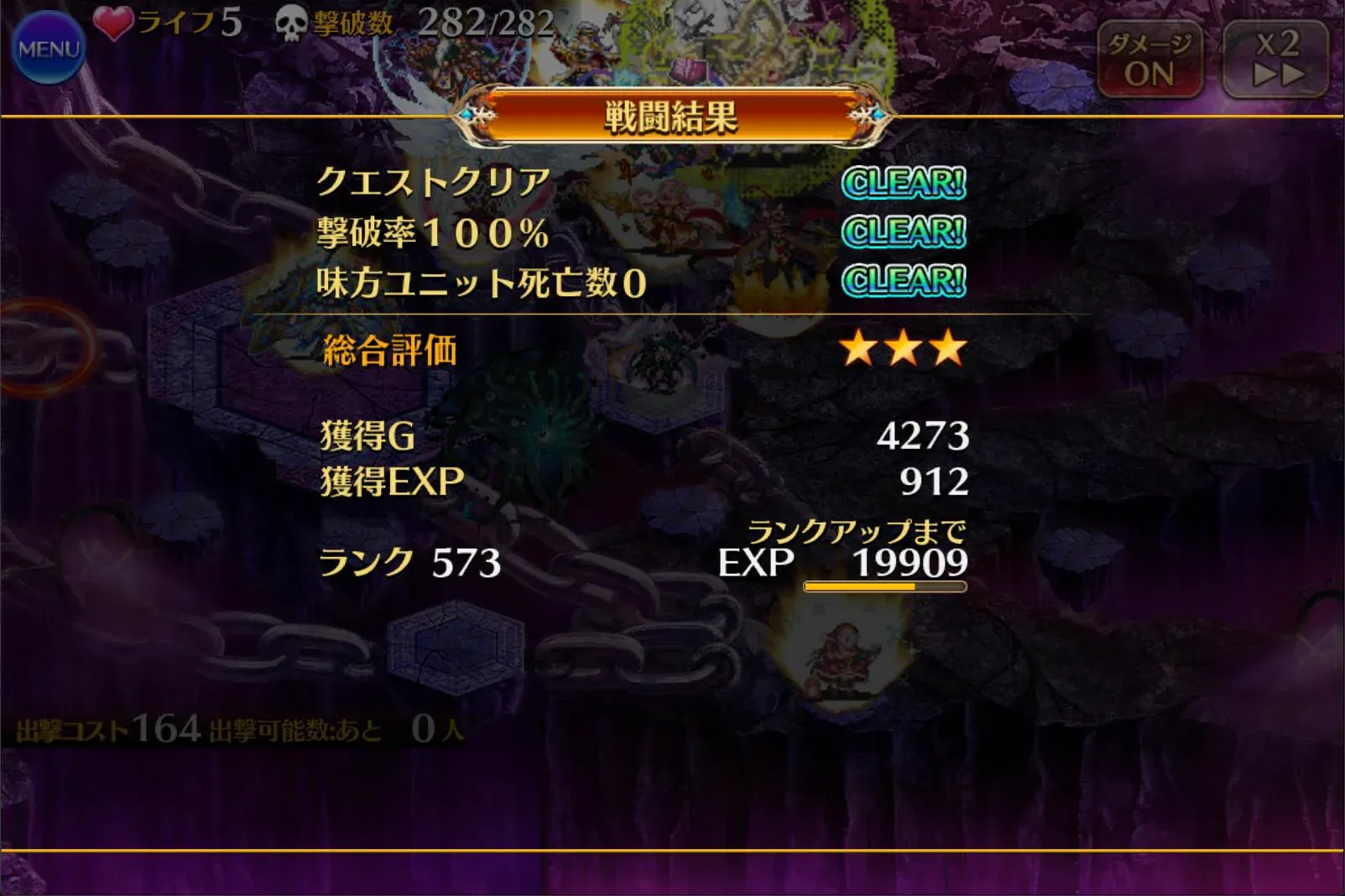1345x896 pixels.
Task: Click the heart icon beside ライフ
Action: tap(114, 23)
